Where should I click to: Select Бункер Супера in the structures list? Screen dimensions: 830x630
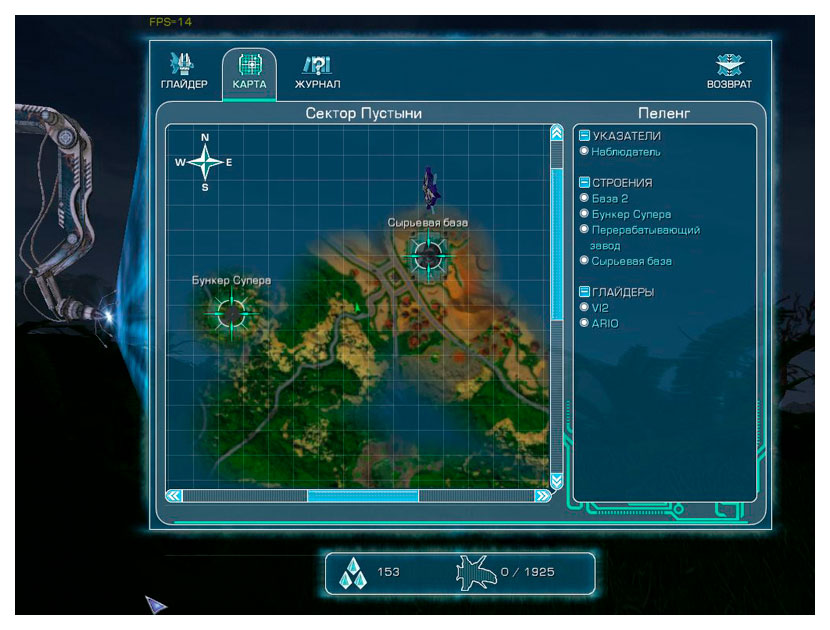point(630,214)
